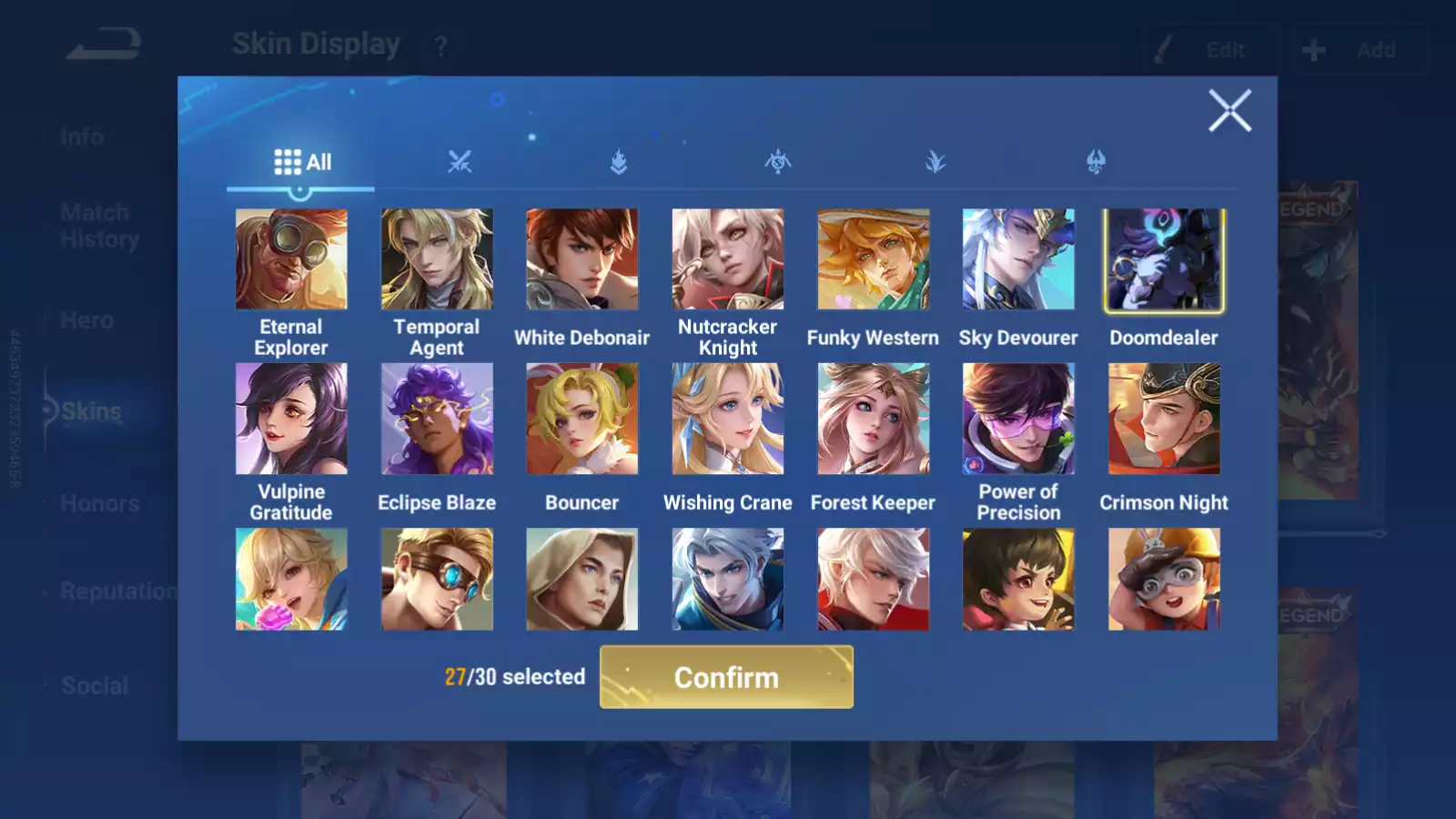Screen dimensions: 1456x819
Task: Close the skin selection popup
Action: 1229,111
